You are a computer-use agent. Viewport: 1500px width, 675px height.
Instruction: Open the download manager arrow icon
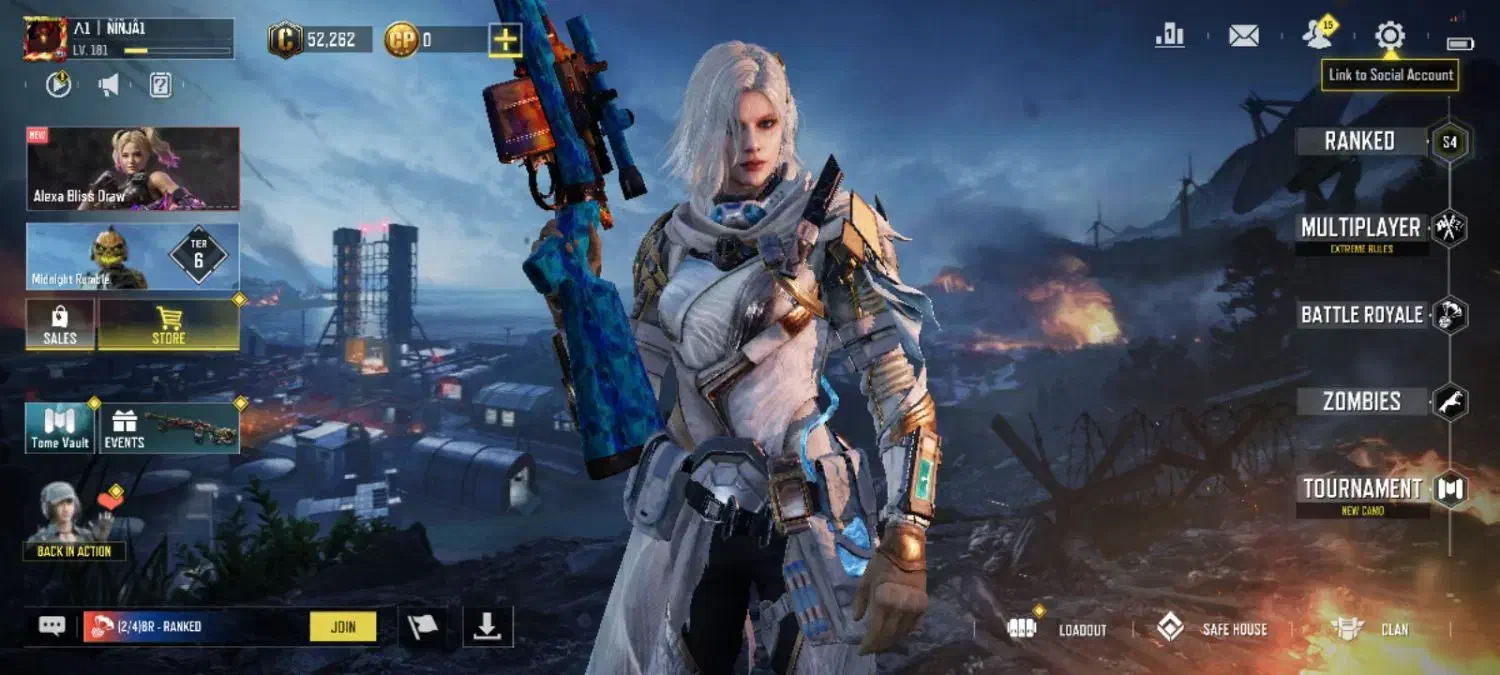pos(487,627)
